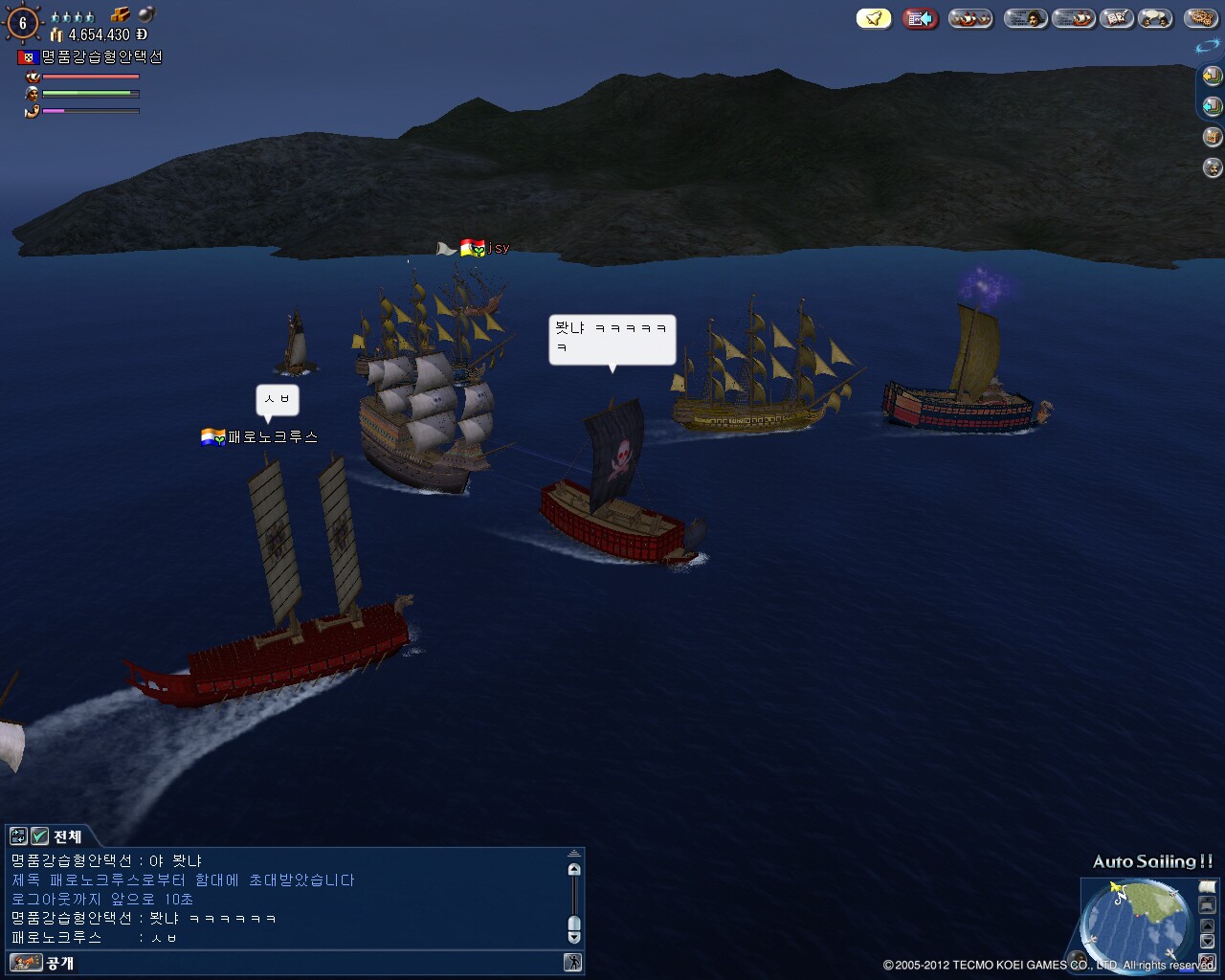The width and height of the screenshot is (1225, 980).
Task: Click the chat swap-arrows button
Action: click(x=18, y=836)
